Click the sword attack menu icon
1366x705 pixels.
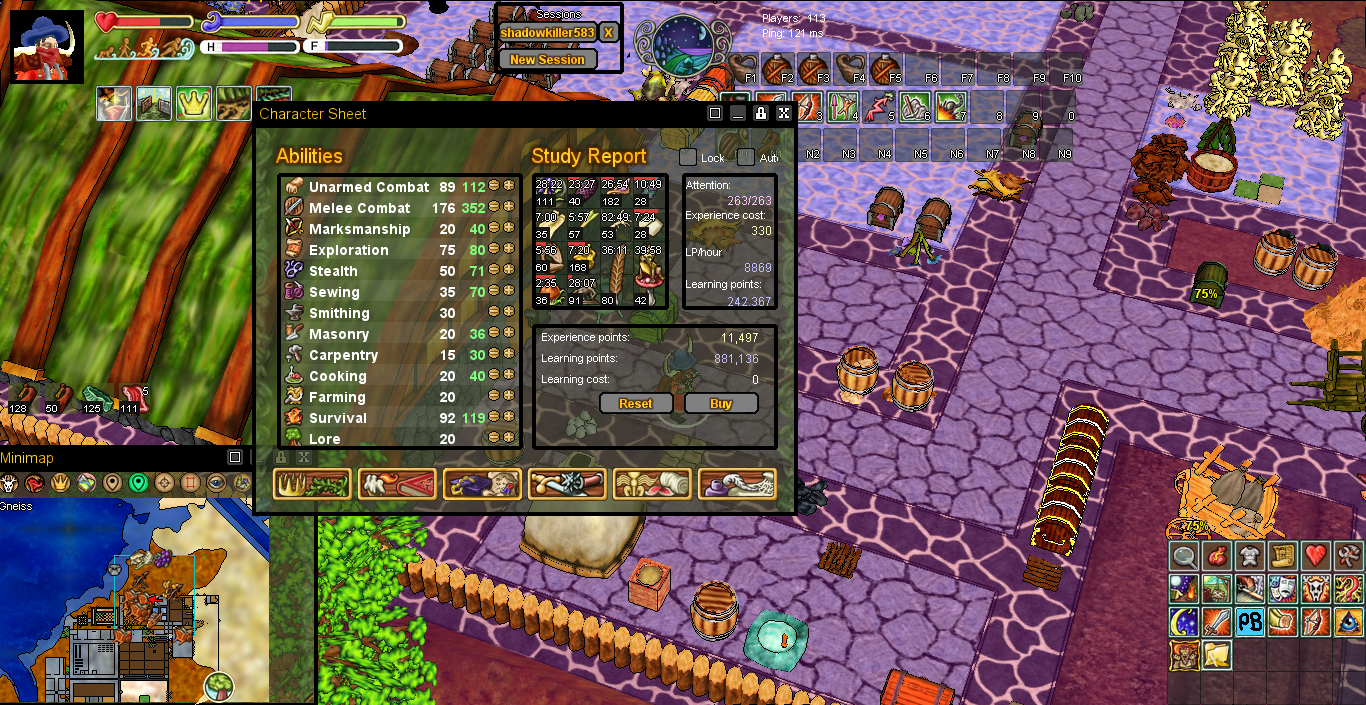tap(1217, 622)
